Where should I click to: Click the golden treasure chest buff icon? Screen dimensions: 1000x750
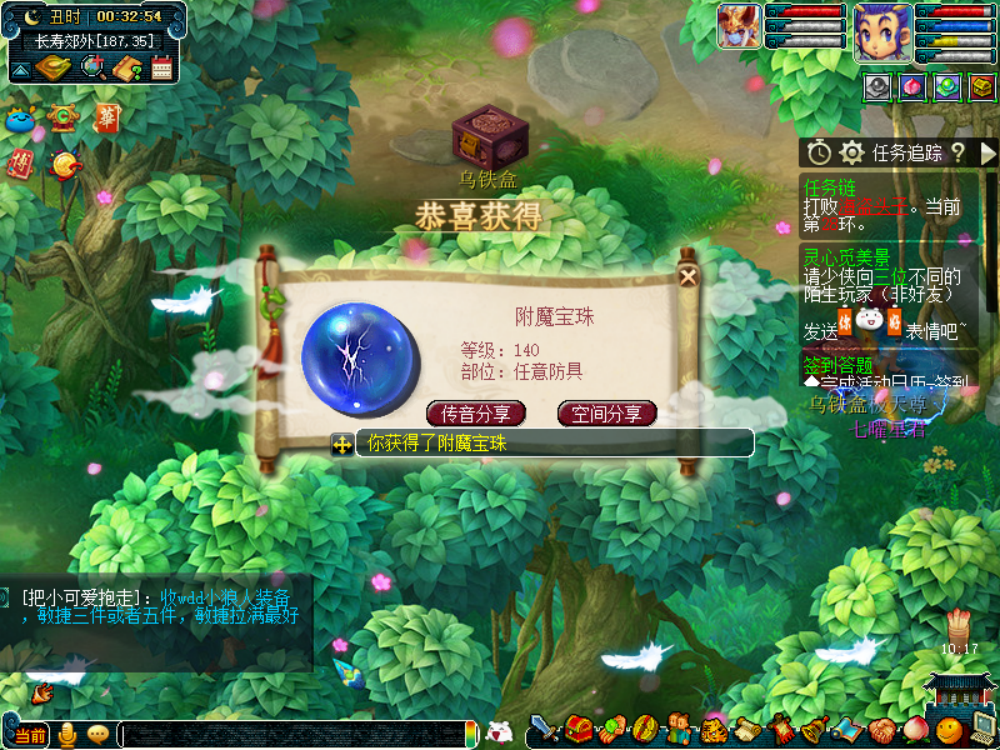coord(982,88)
